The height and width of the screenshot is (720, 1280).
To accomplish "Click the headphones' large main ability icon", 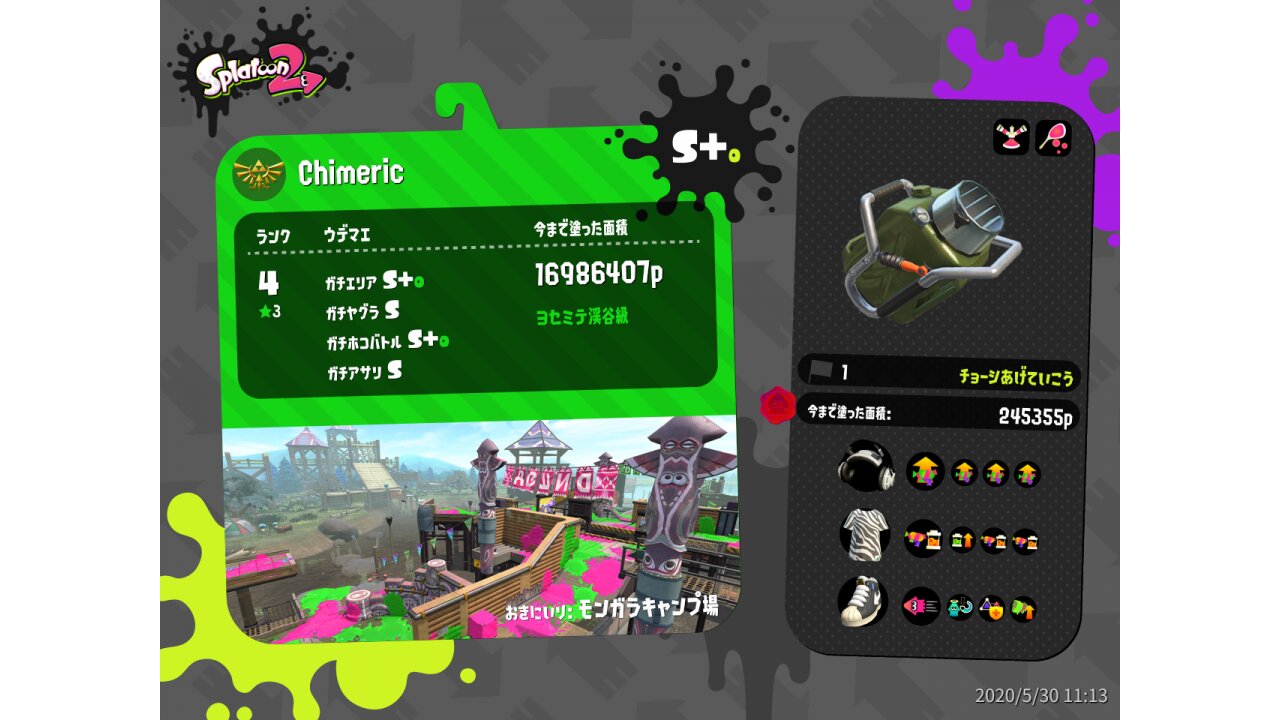I will pyautogui.click(x=925, y=471).
